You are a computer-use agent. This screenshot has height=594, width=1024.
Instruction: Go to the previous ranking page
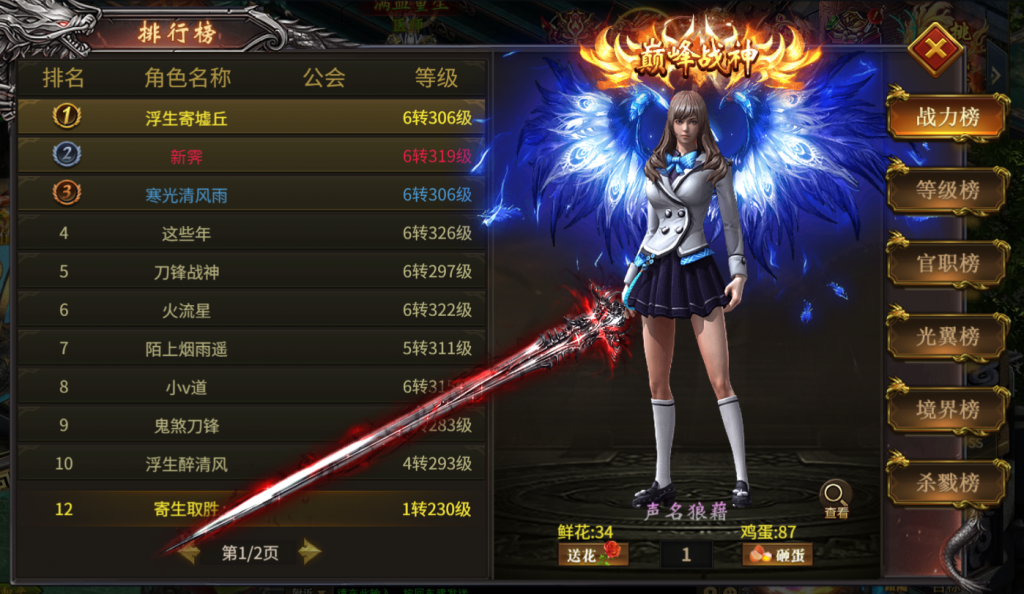point(189,552)
